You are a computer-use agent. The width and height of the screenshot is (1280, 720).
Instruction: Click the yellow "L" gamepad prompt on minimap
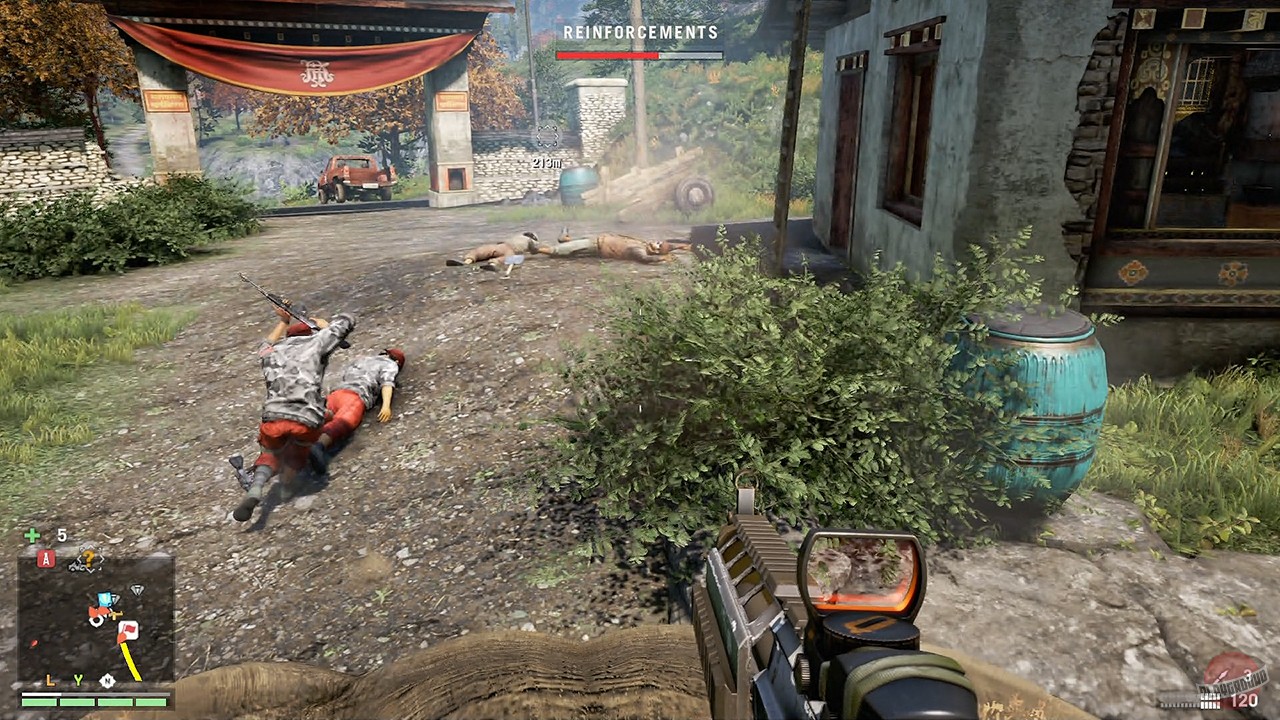(49, 681)
